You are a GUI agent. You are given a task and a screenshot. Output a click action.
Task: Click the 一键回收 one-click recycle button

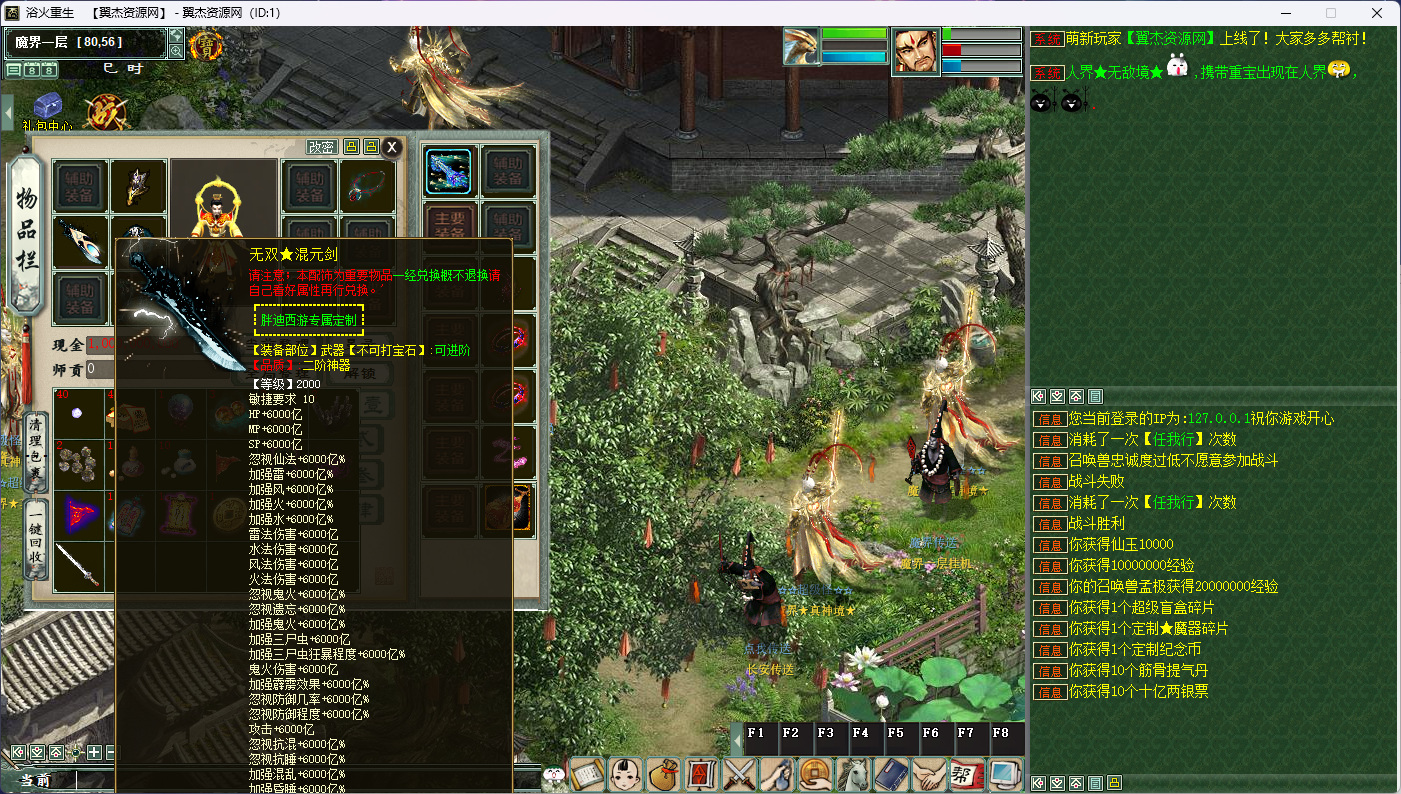pos(36,539)
